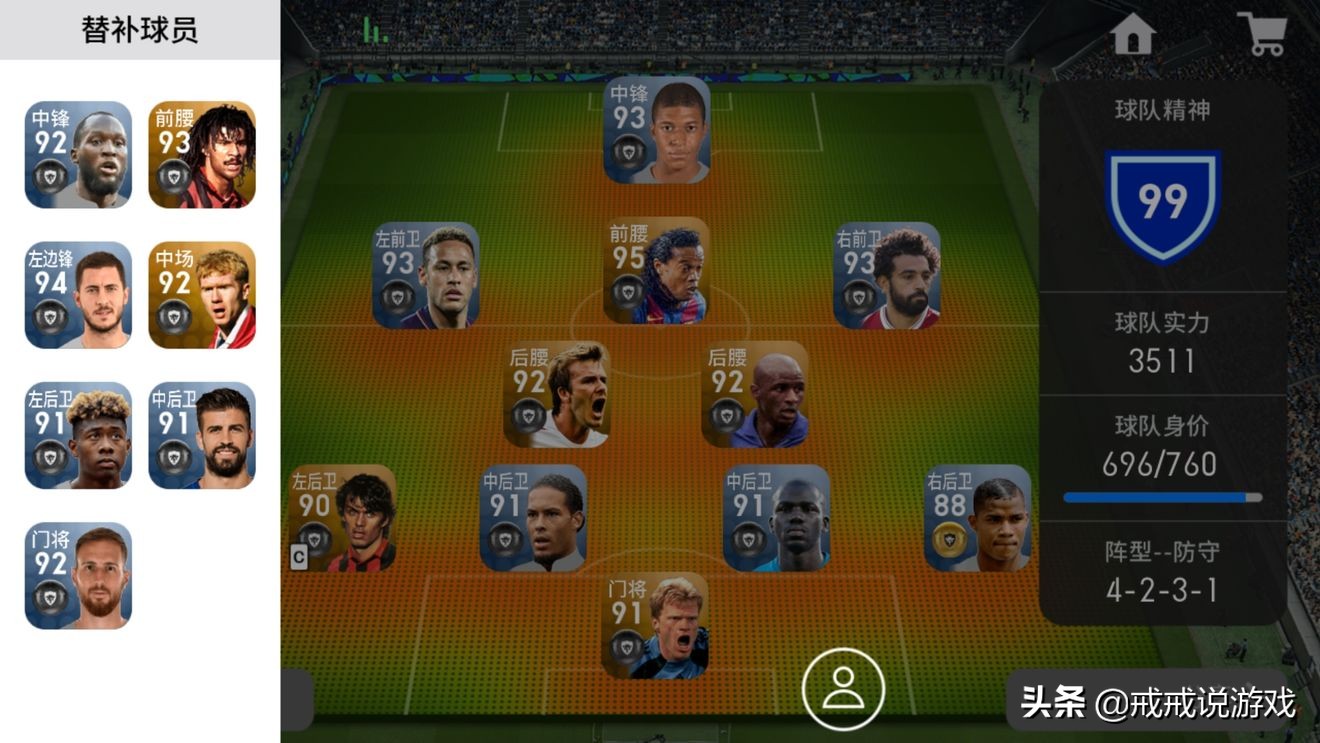
Task: Choose the 左前卫 93 player card
Action: (426, 276)
